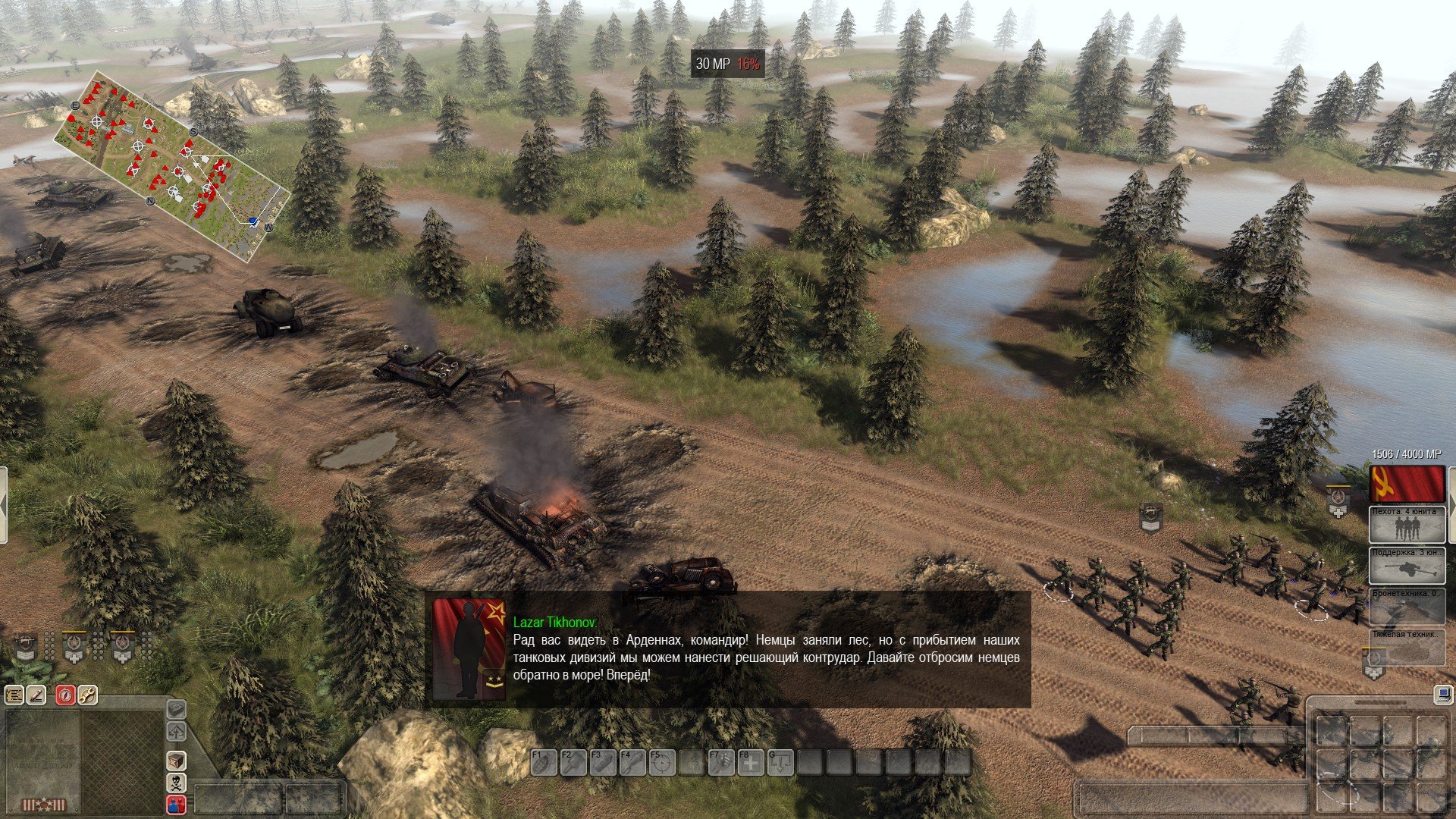Click the Soviet flag reinforcement panel header
Screen dimensions: 1456x819
click(1406, 483)
